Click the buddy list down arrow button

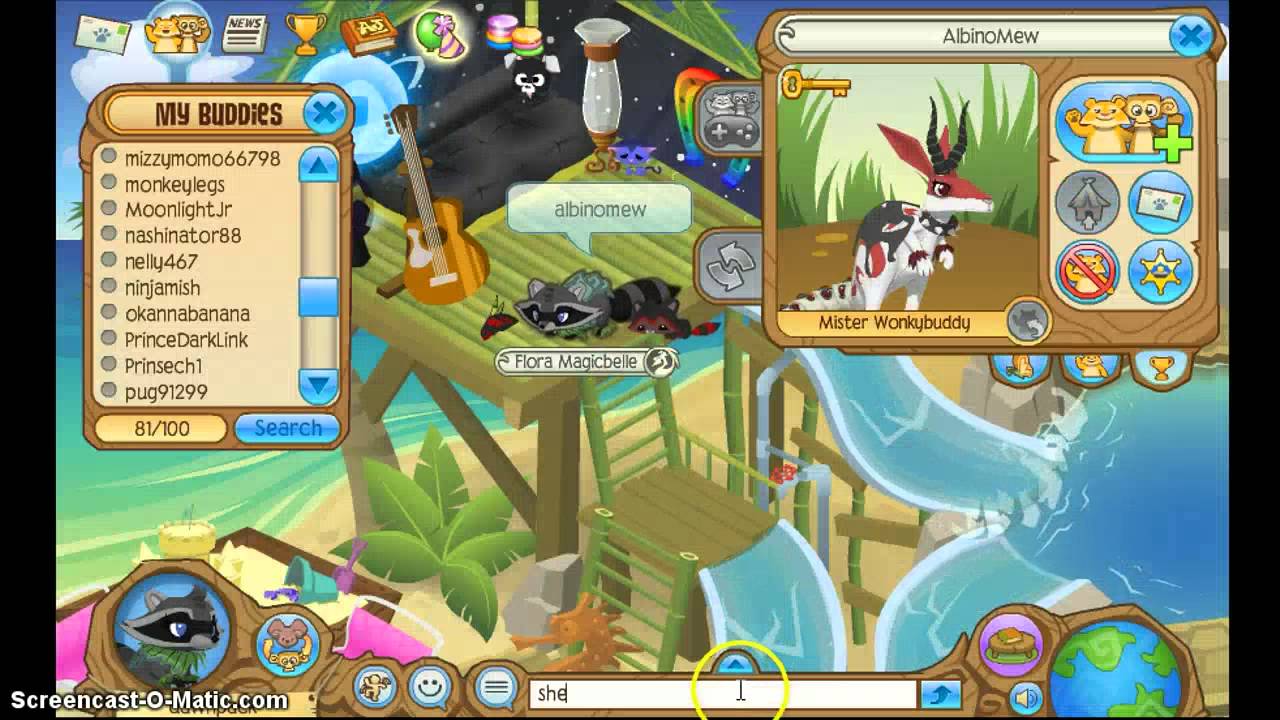[318, 385]
